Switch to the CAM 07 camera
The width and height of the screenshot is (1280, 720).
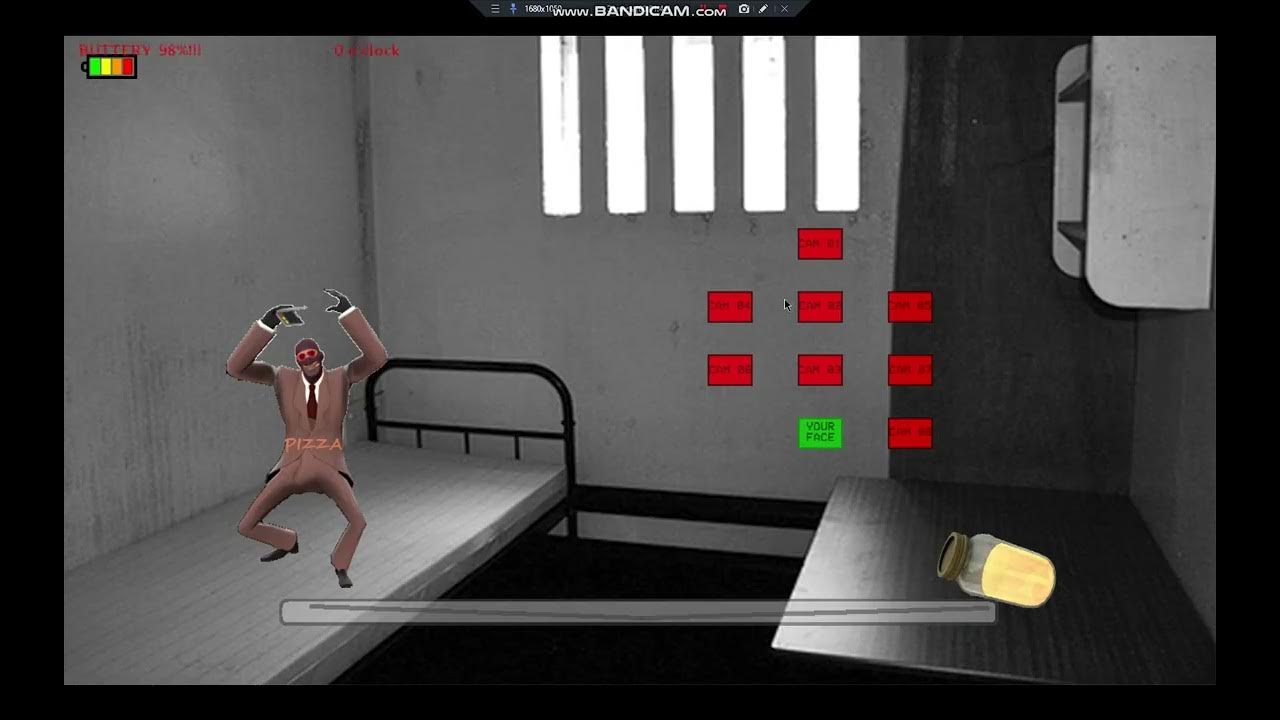[x=910, y=370]
